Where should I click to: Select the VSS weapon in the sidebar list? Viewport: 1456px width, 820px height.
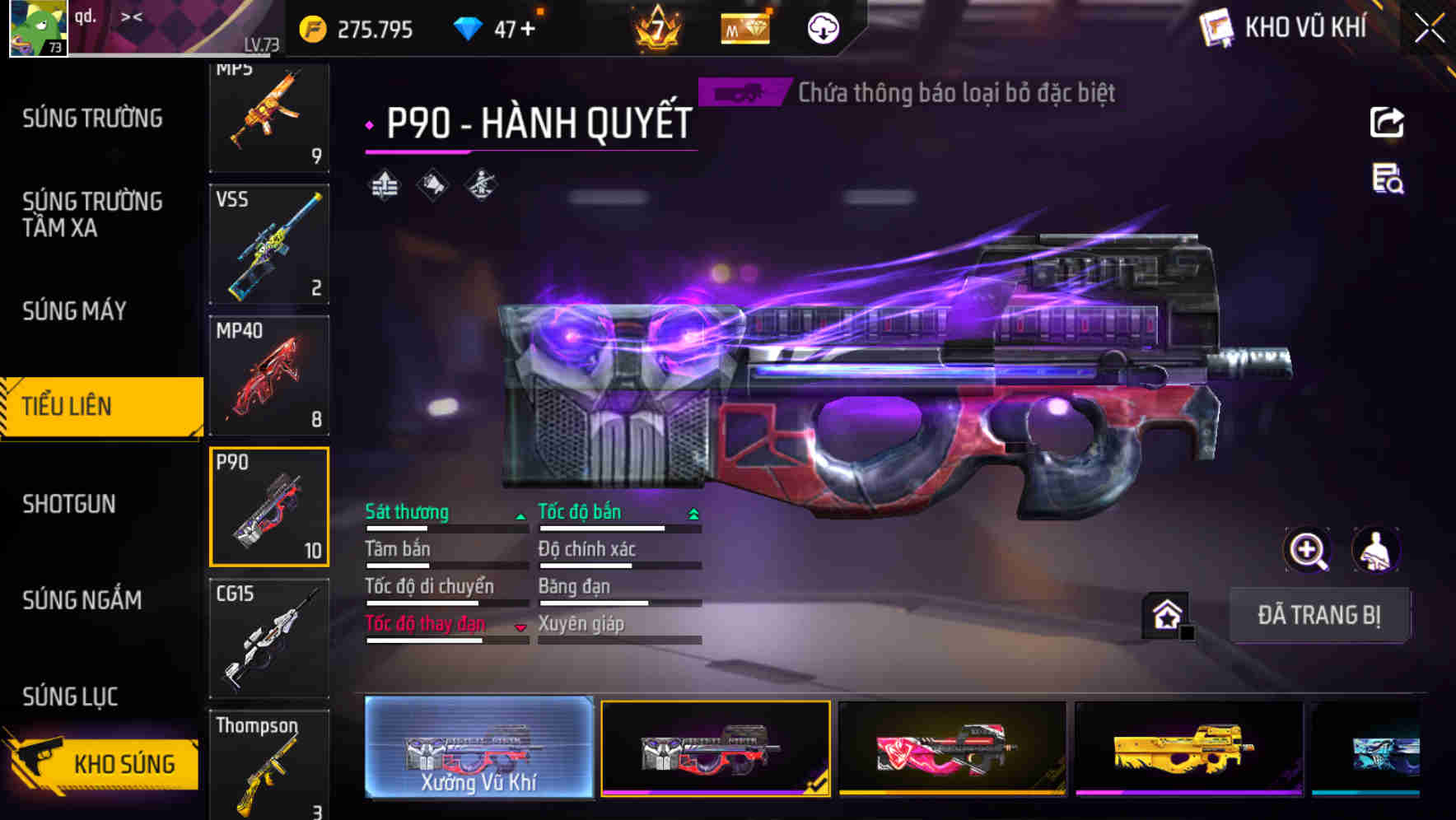[269, 245]
